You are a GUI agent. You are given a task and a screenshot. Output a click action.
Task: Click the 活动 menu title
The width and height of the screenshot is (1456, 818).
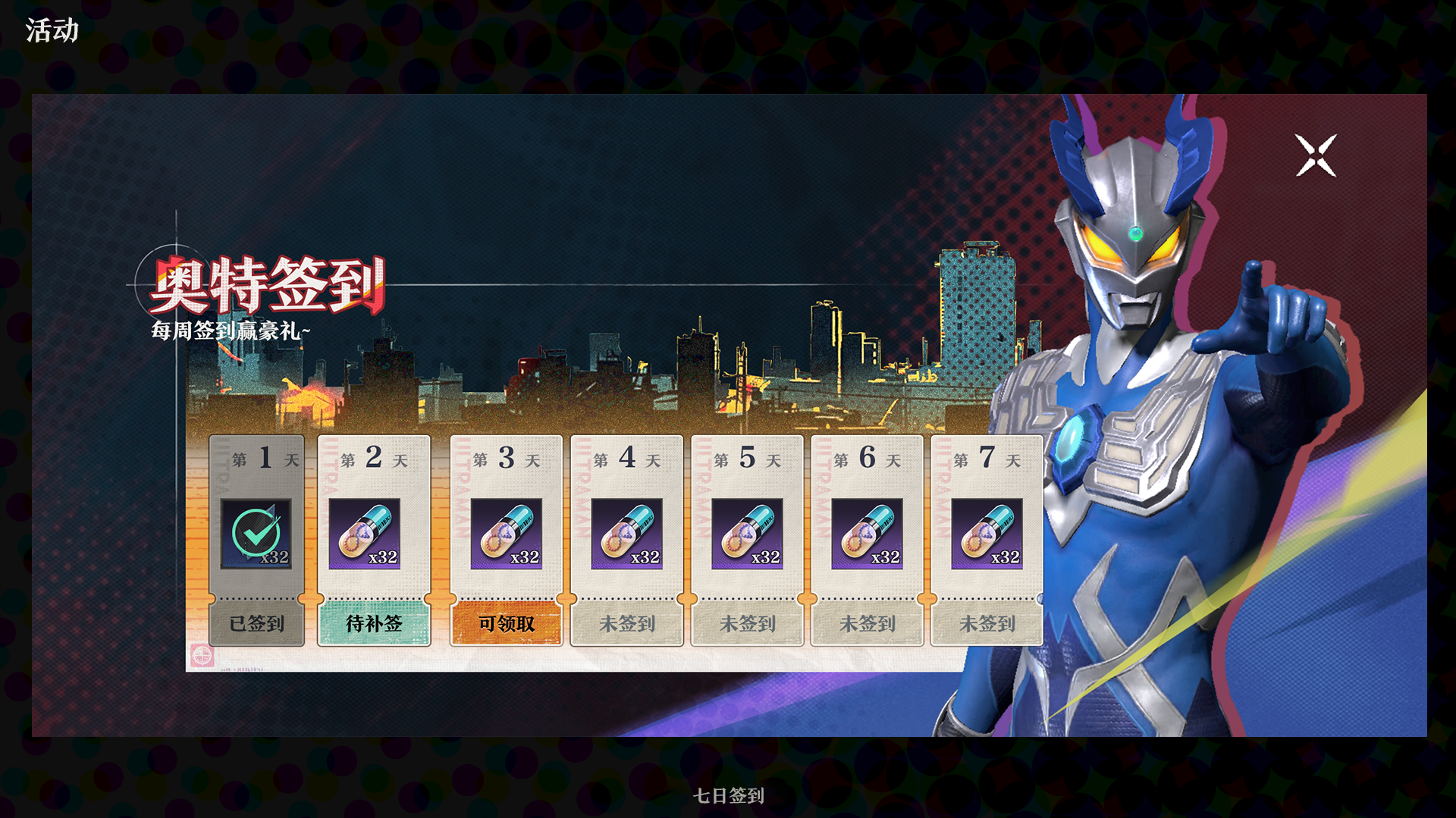pos(50,30)
